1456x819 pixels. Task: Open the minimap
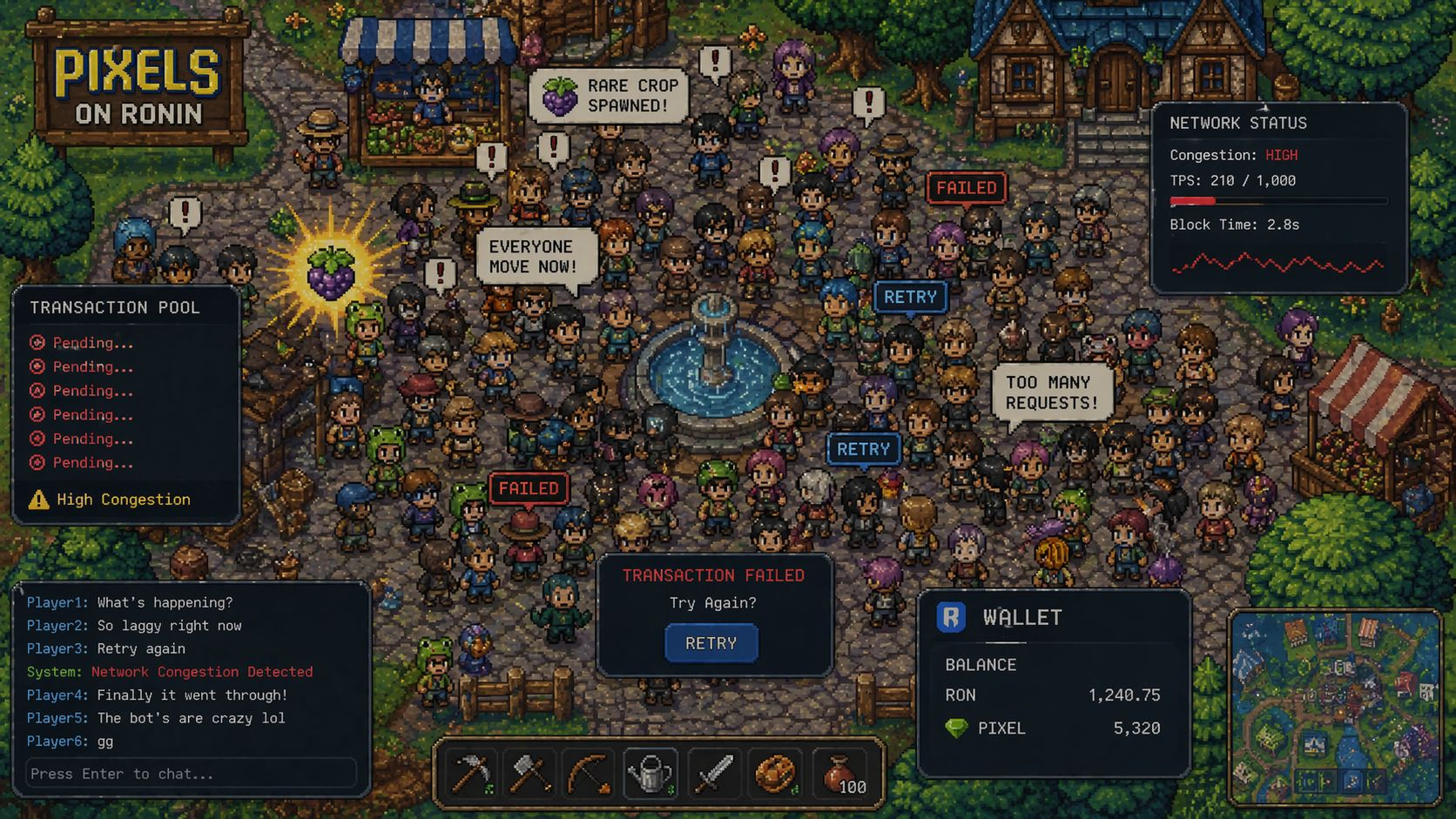tap(1334, 707)
